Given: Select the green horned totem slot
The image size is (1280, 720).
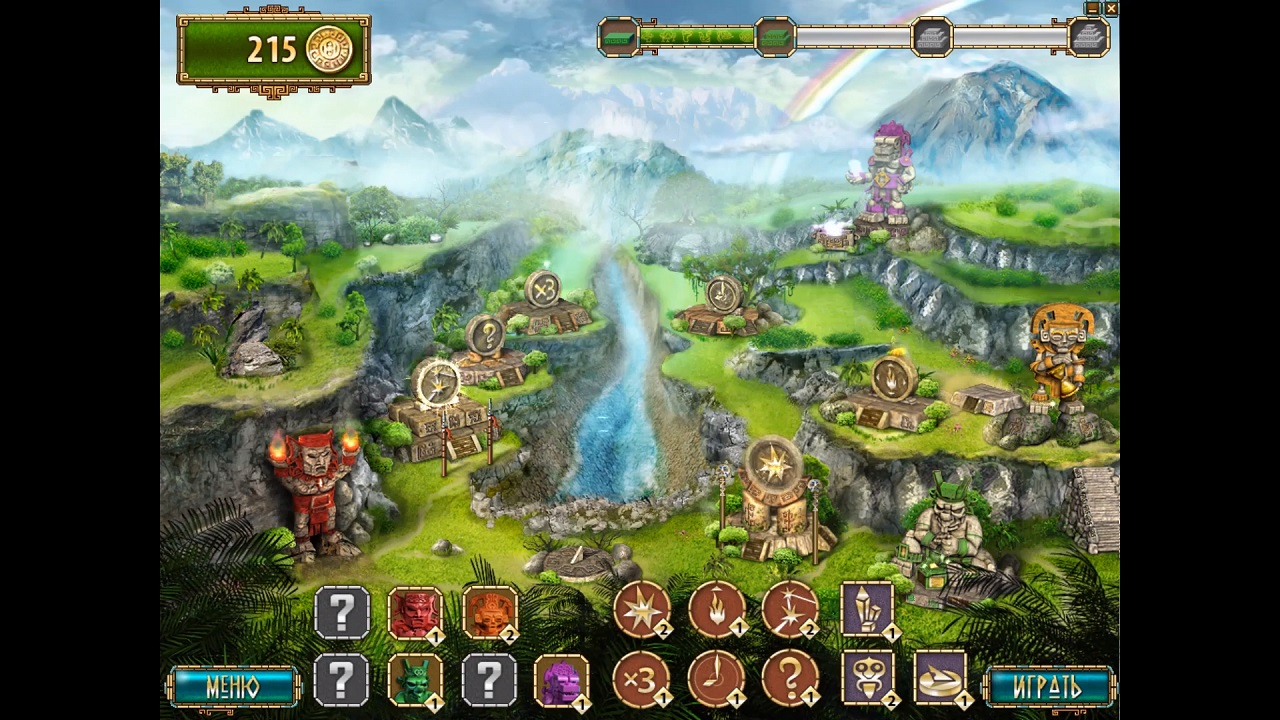Looking at the screenshot, I should (x=415, y=680).
